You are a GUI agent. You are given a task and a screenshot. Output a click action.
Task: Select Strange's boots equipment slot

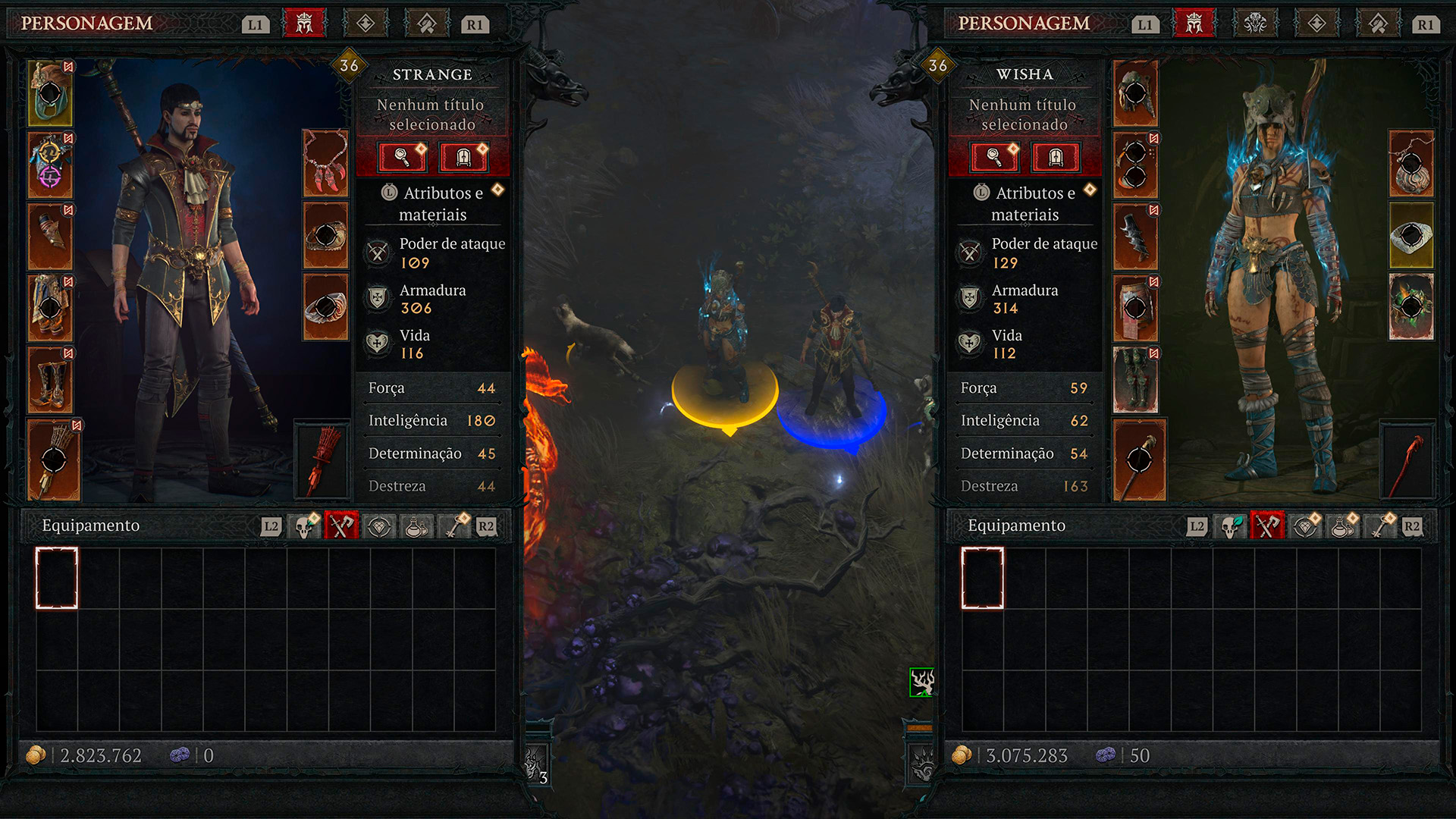click(50, 379)
